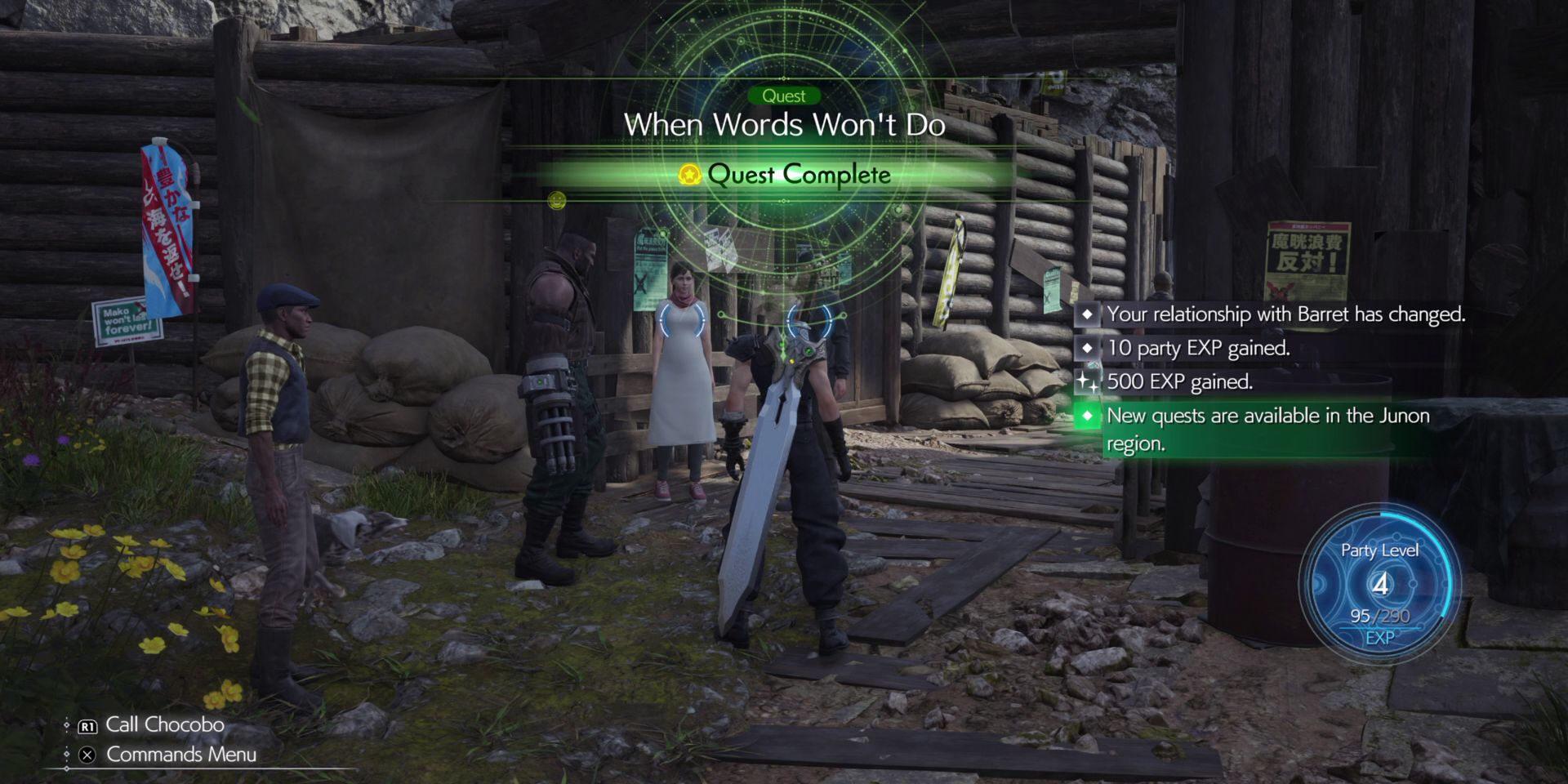Select the diamond icon beside 10 party EXP
This screenshot has height=784, width=1568.
[x=1089, y=348]
